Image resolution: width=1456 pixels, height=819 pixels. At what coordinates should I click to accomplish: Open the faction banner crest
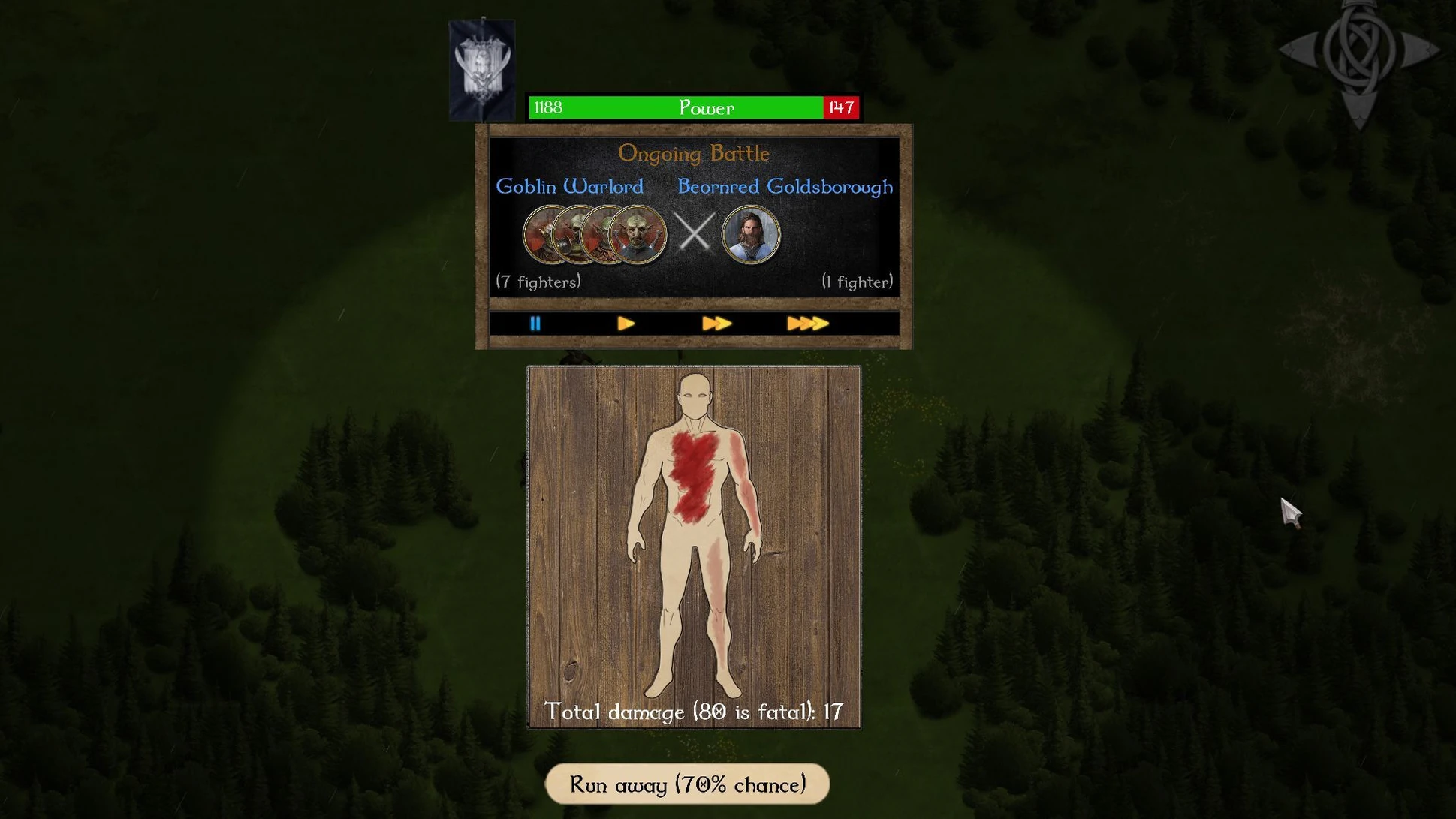coord(482,68)
